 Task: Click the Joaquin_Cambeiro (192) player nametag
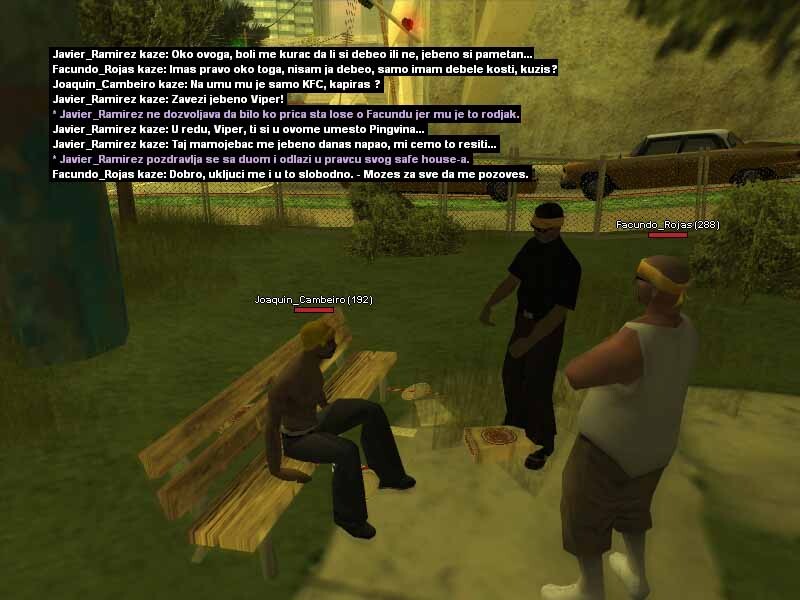tap(313, 300)
